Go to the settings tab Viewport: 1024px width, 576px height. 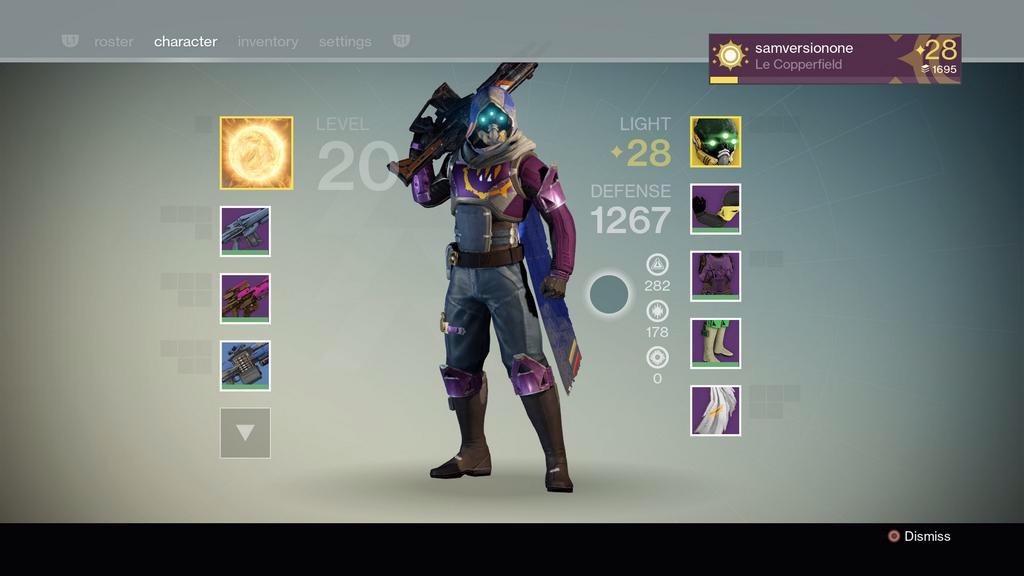coord(345,42)
